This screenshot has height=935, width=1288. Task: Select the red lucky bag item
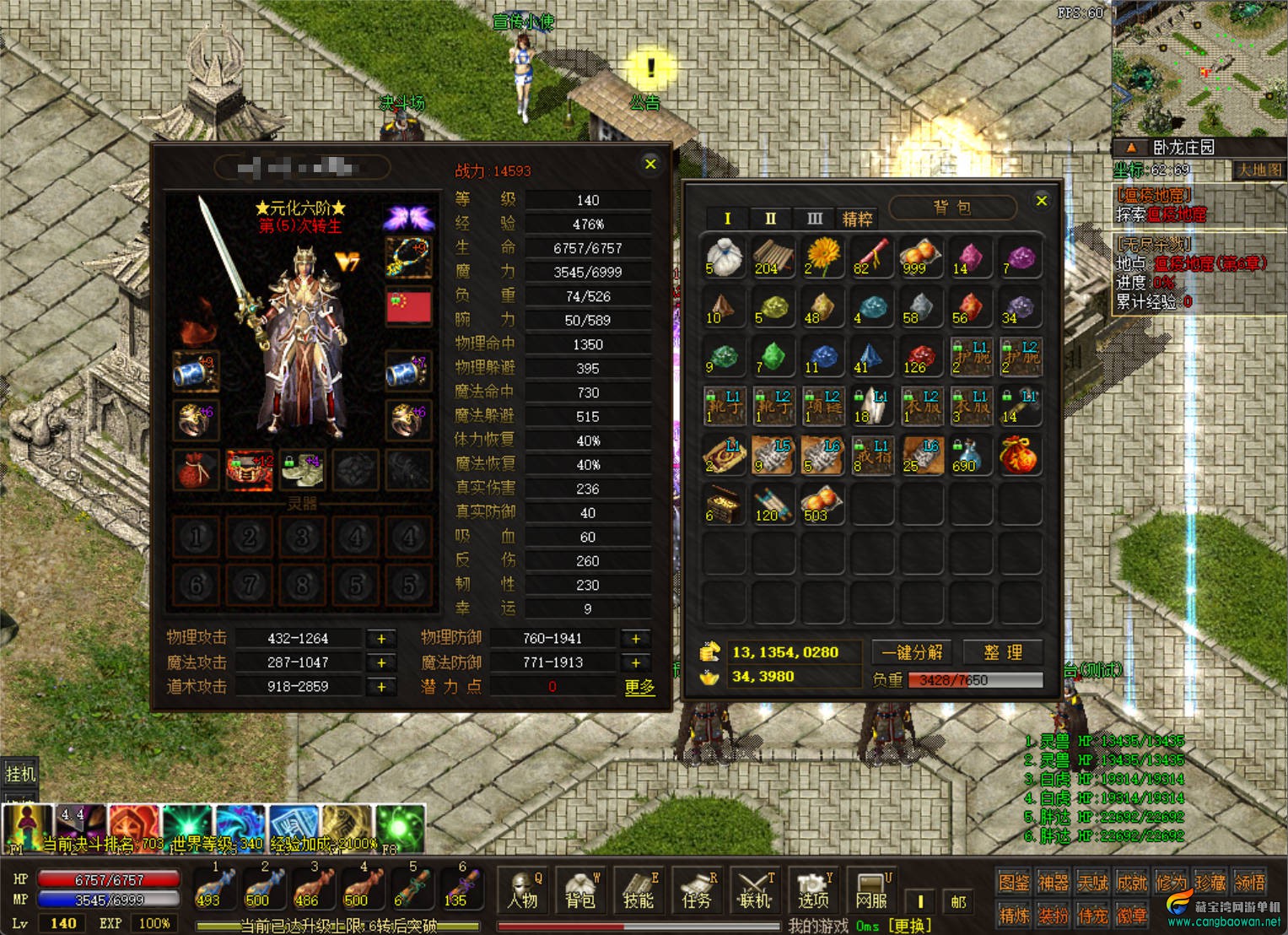1018,455
